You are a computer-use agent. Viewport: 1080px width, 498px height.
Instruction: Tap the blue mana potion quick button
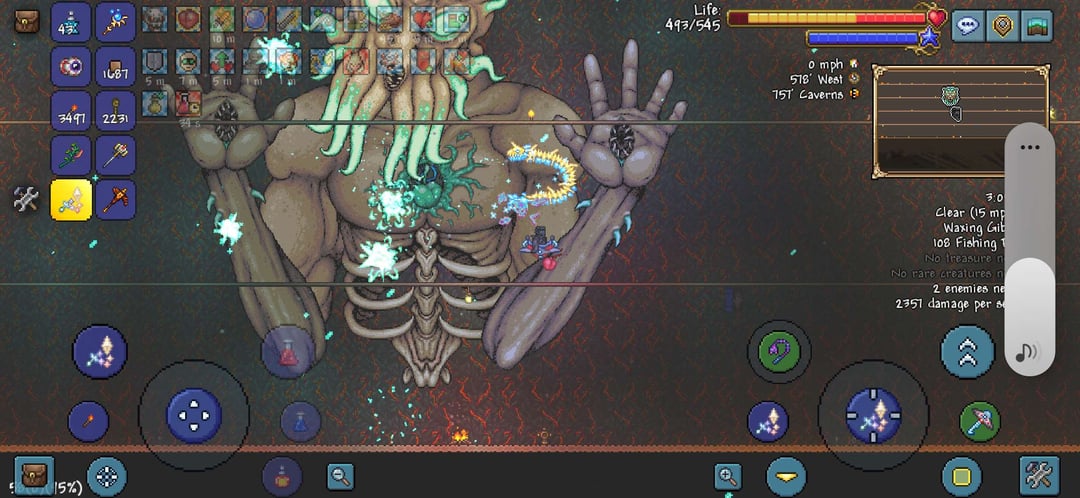click(300, 421)
